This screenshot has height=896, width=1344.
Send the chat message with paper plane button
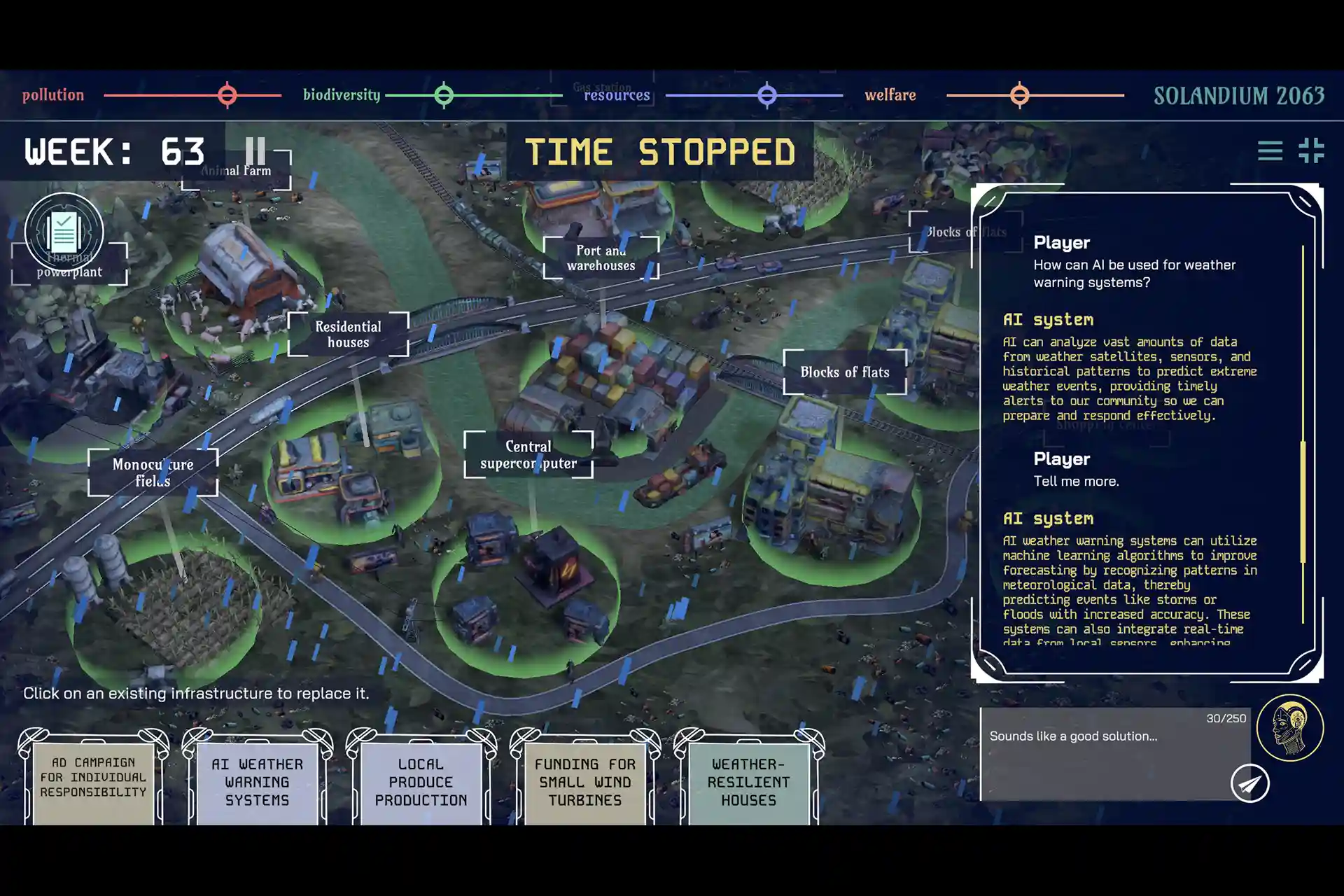1249,784
